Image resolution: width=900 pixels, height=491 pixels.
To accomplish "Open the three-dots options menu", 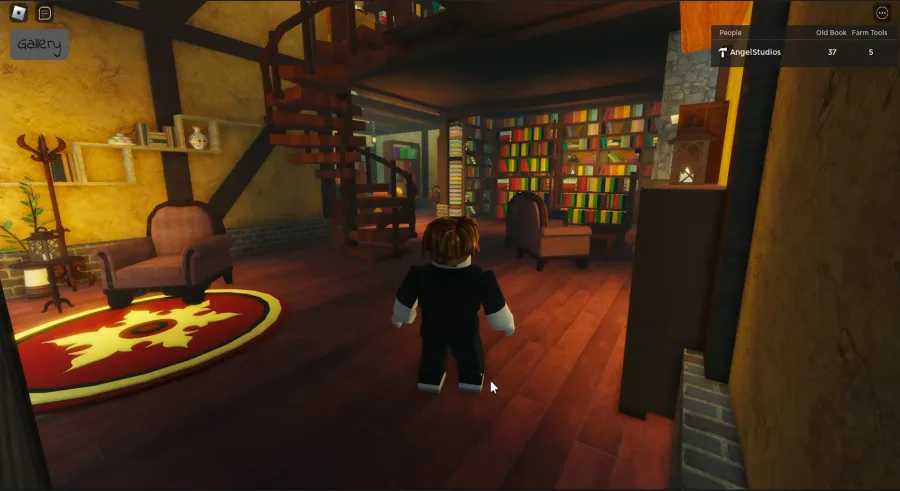I will pos(881,13).
